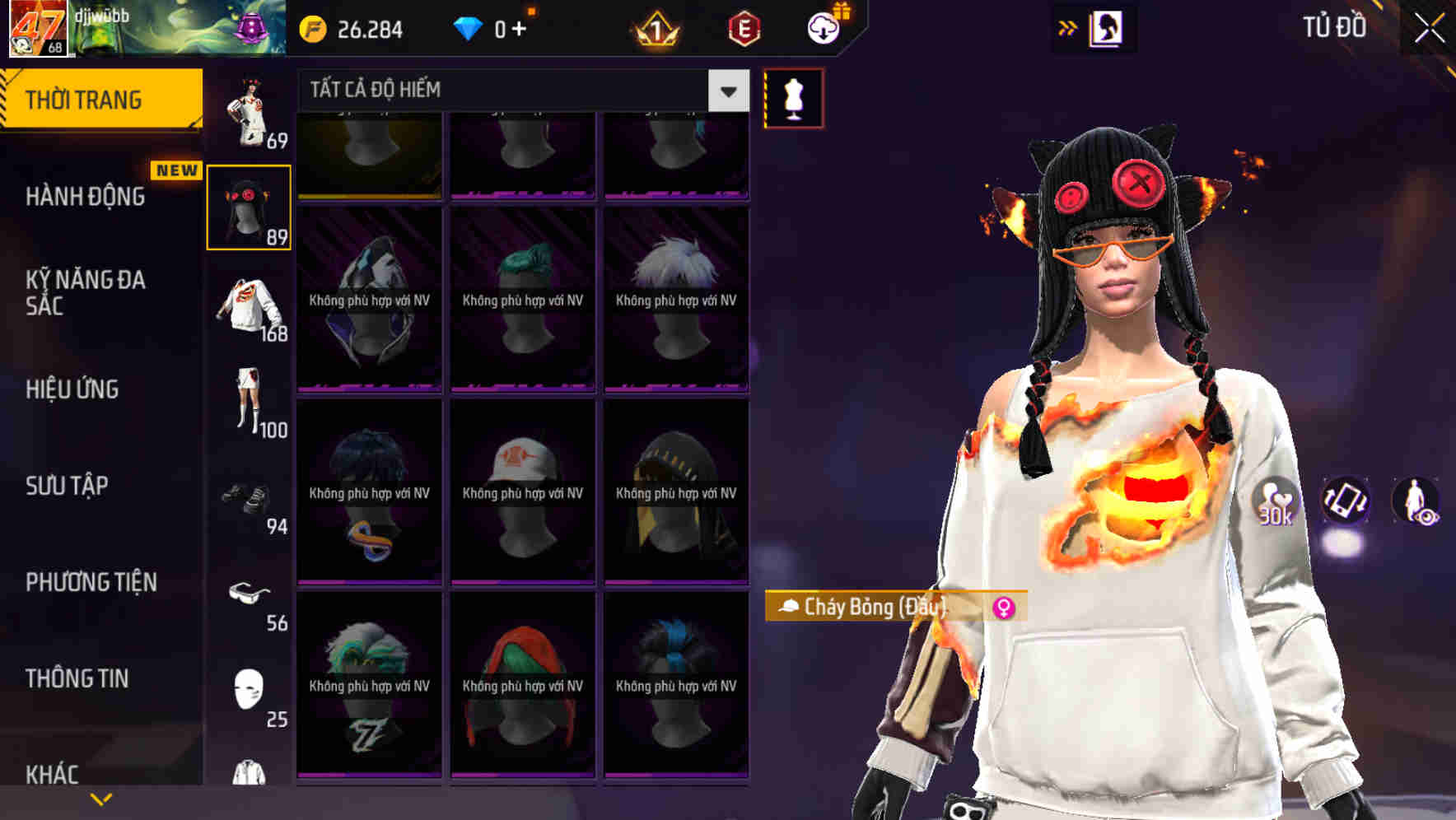Open the character portrait icon near double arrows

click(1108, 29)
